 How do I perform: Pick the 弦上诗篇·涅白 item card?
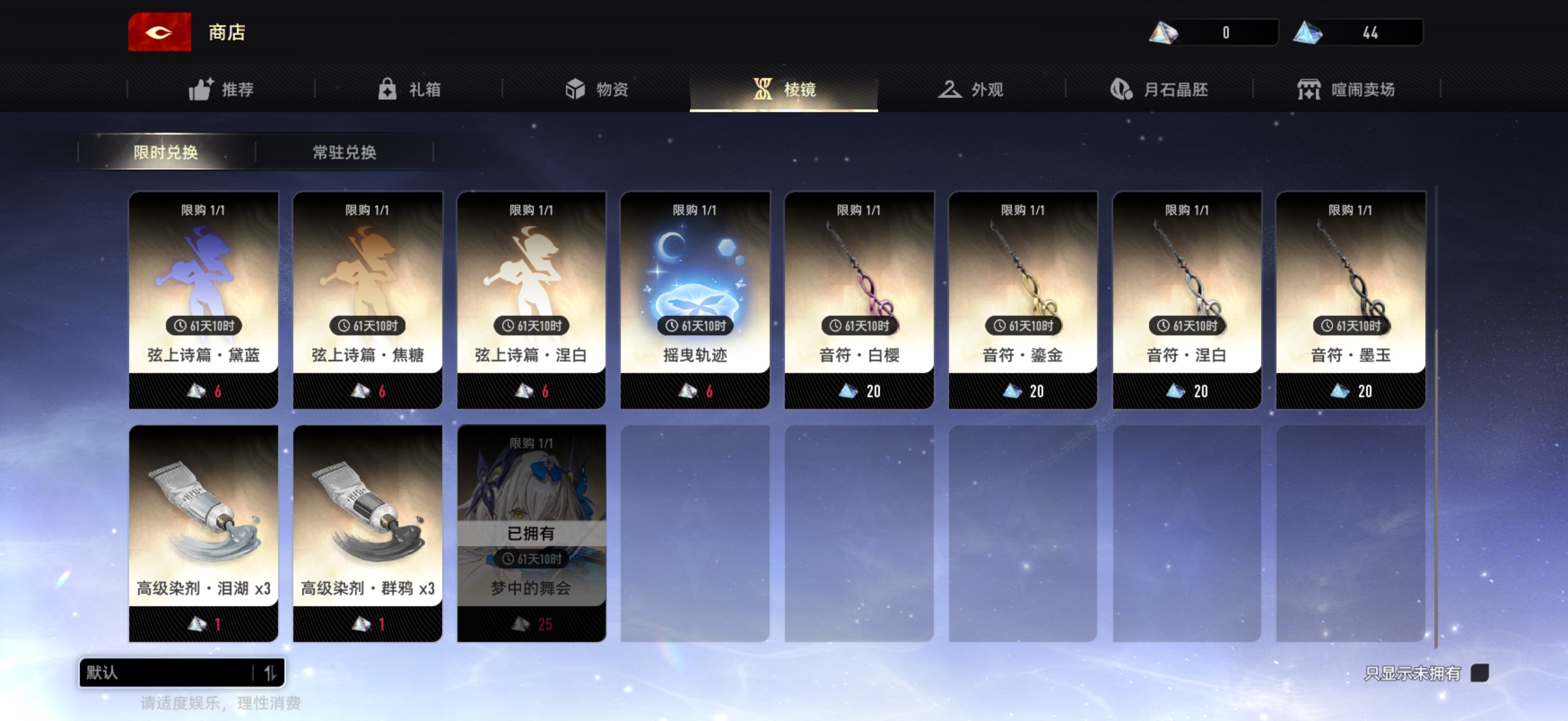[532, 300]
